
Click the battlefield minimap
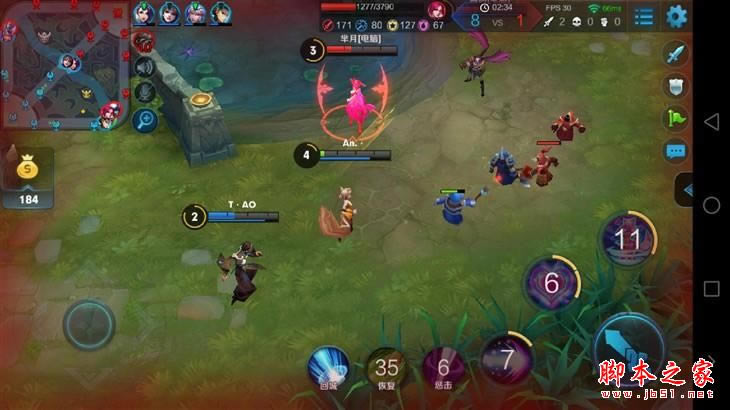click(x=62, y=66)
